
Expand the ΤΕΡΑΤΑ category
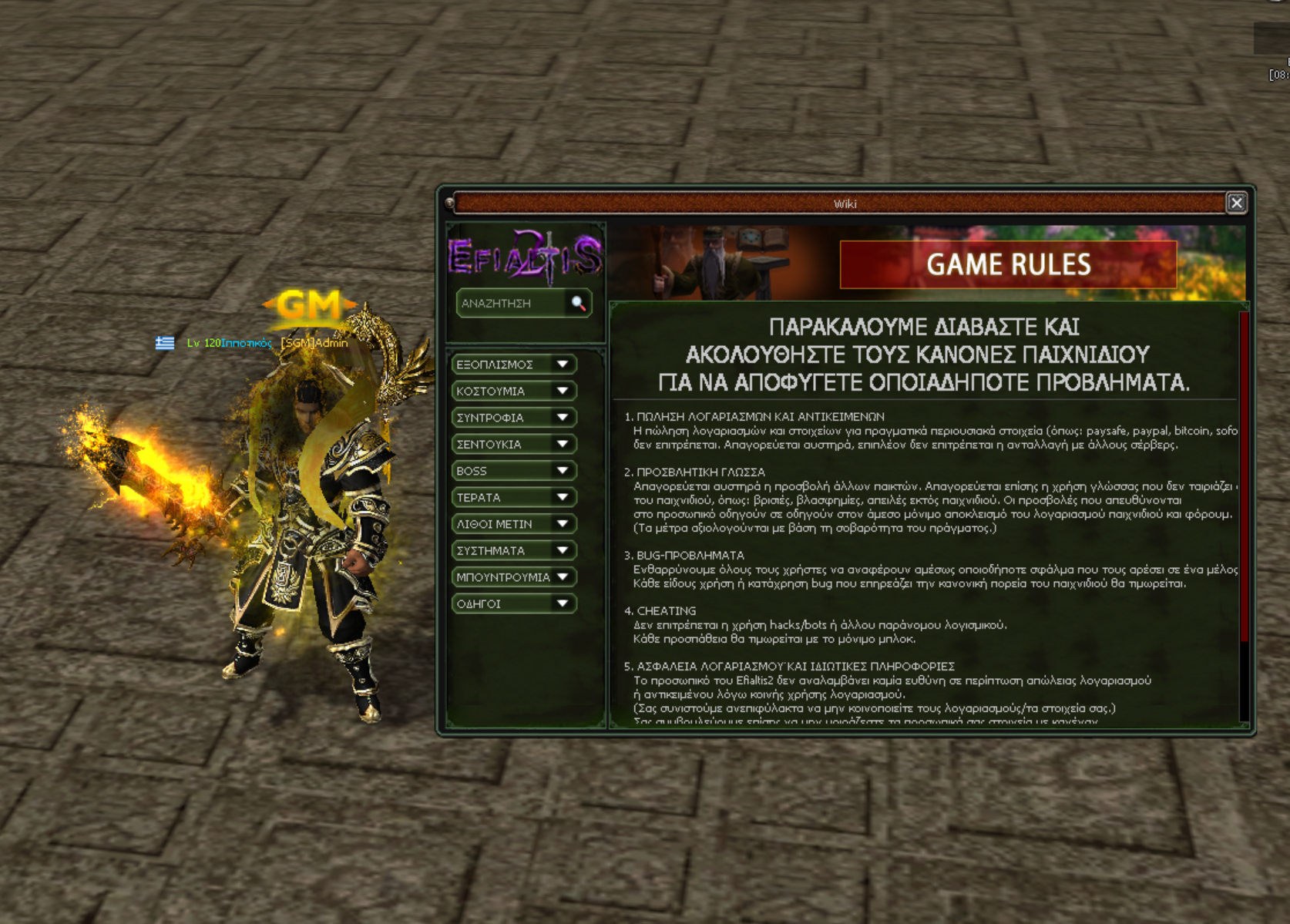pos(513,497)
